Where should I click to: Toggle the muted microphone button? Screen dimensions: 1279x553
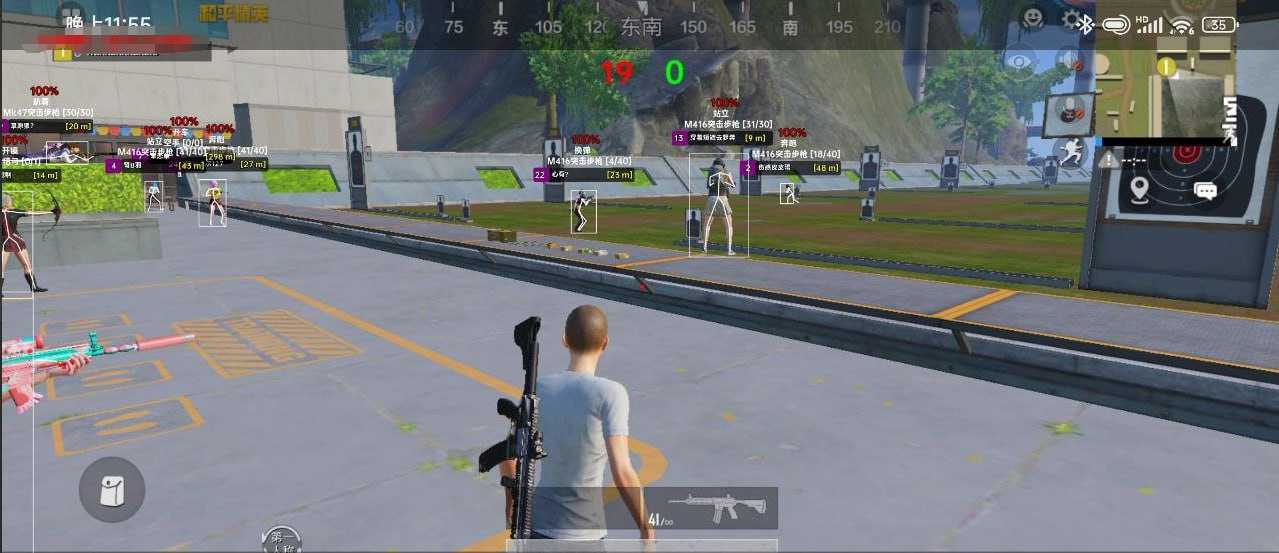click(x=1069, y=111)
